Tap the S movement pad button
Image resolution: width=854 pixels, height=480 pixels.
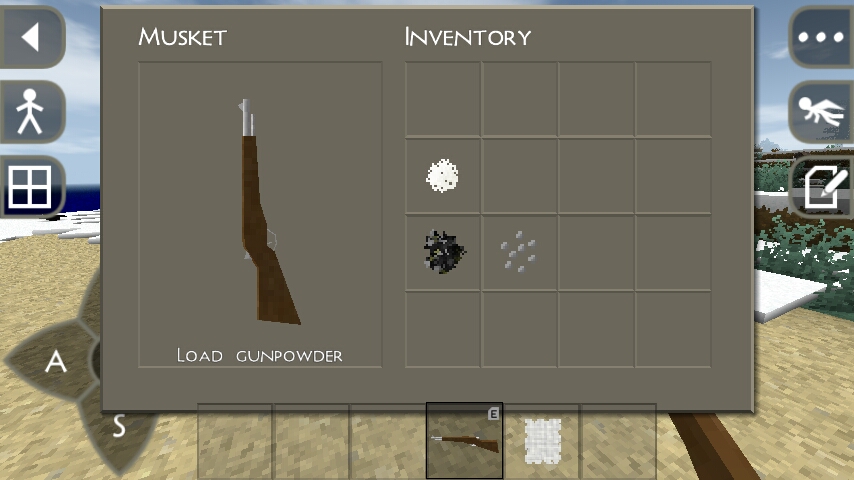[x=118, y=427]
